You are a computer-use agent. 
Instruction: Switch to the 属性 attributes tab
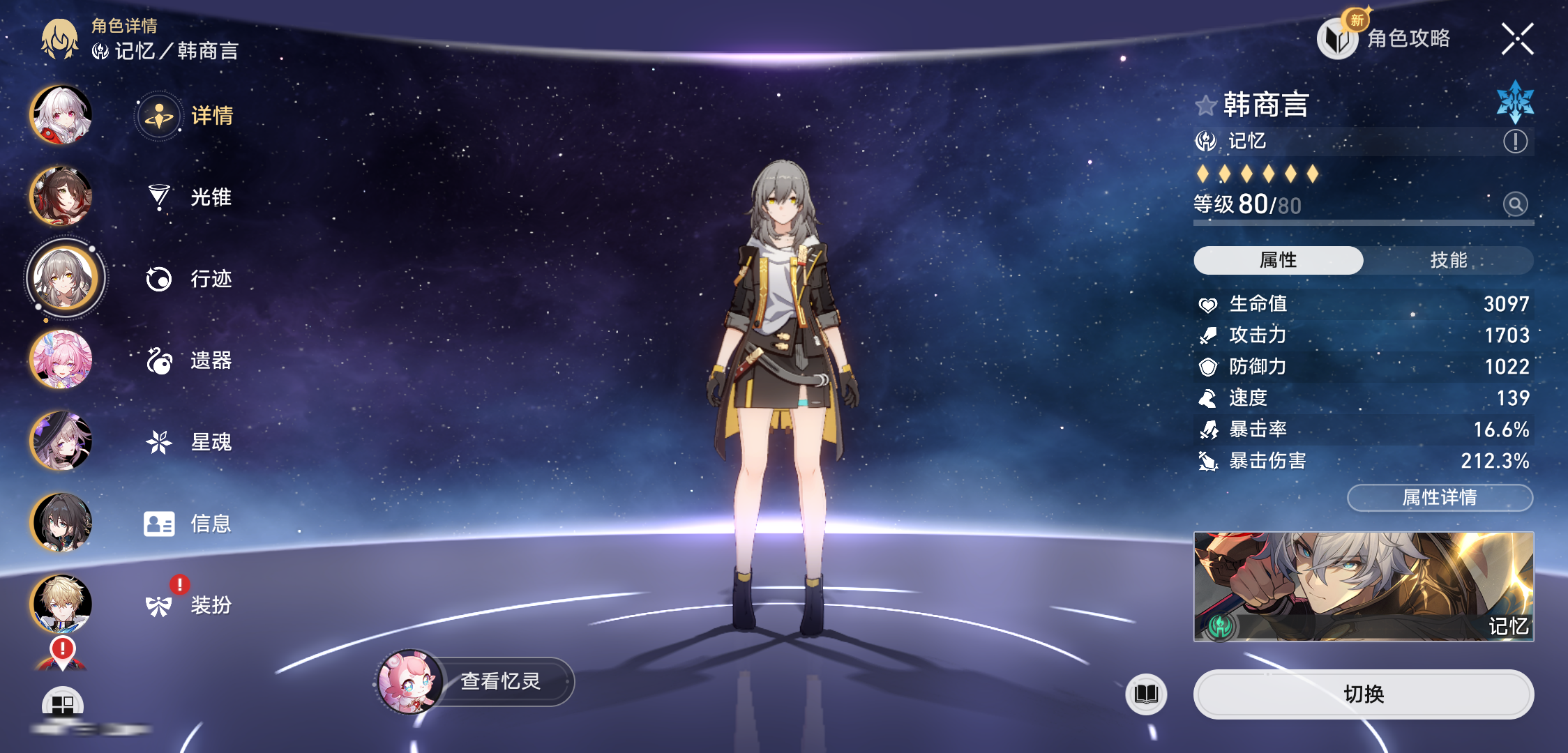pyautogui.click(x=1278, y=260)
